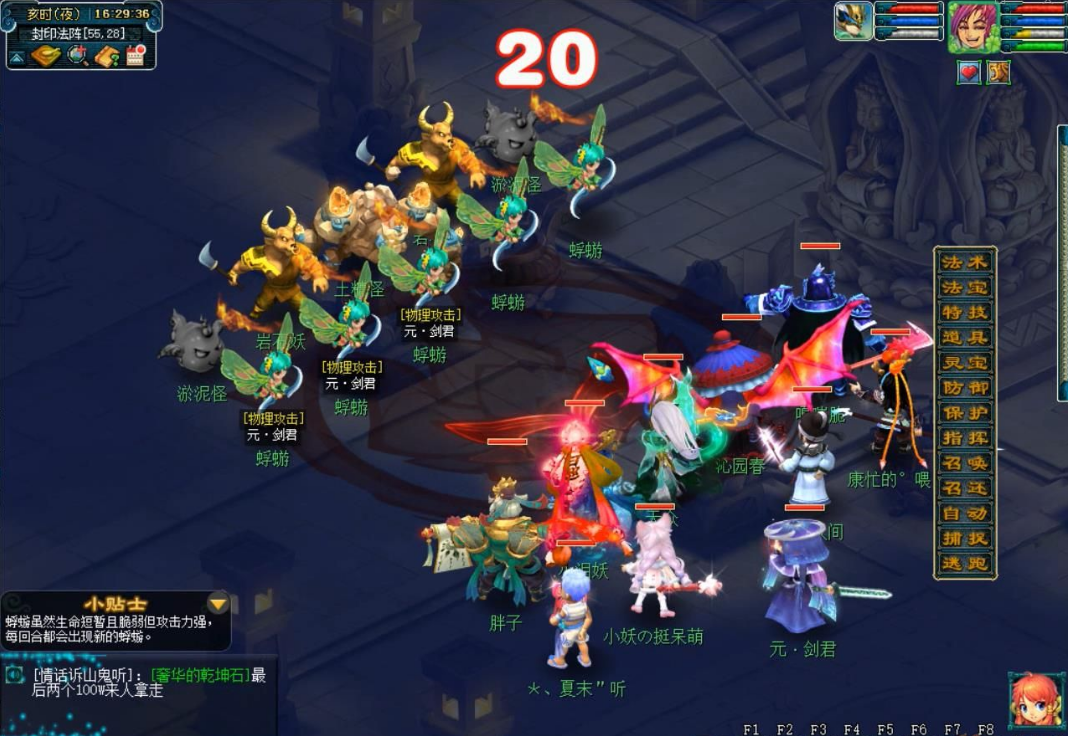
Task: Select the 捕捉 capture command
Action: [x=964, y=538]
